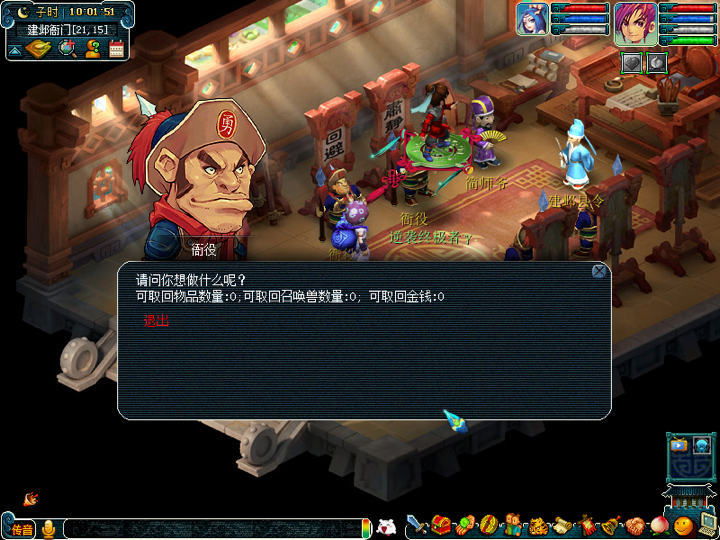Select the sword attack icon in toolbar
The image size is (720, 540).
pos(417,525)
